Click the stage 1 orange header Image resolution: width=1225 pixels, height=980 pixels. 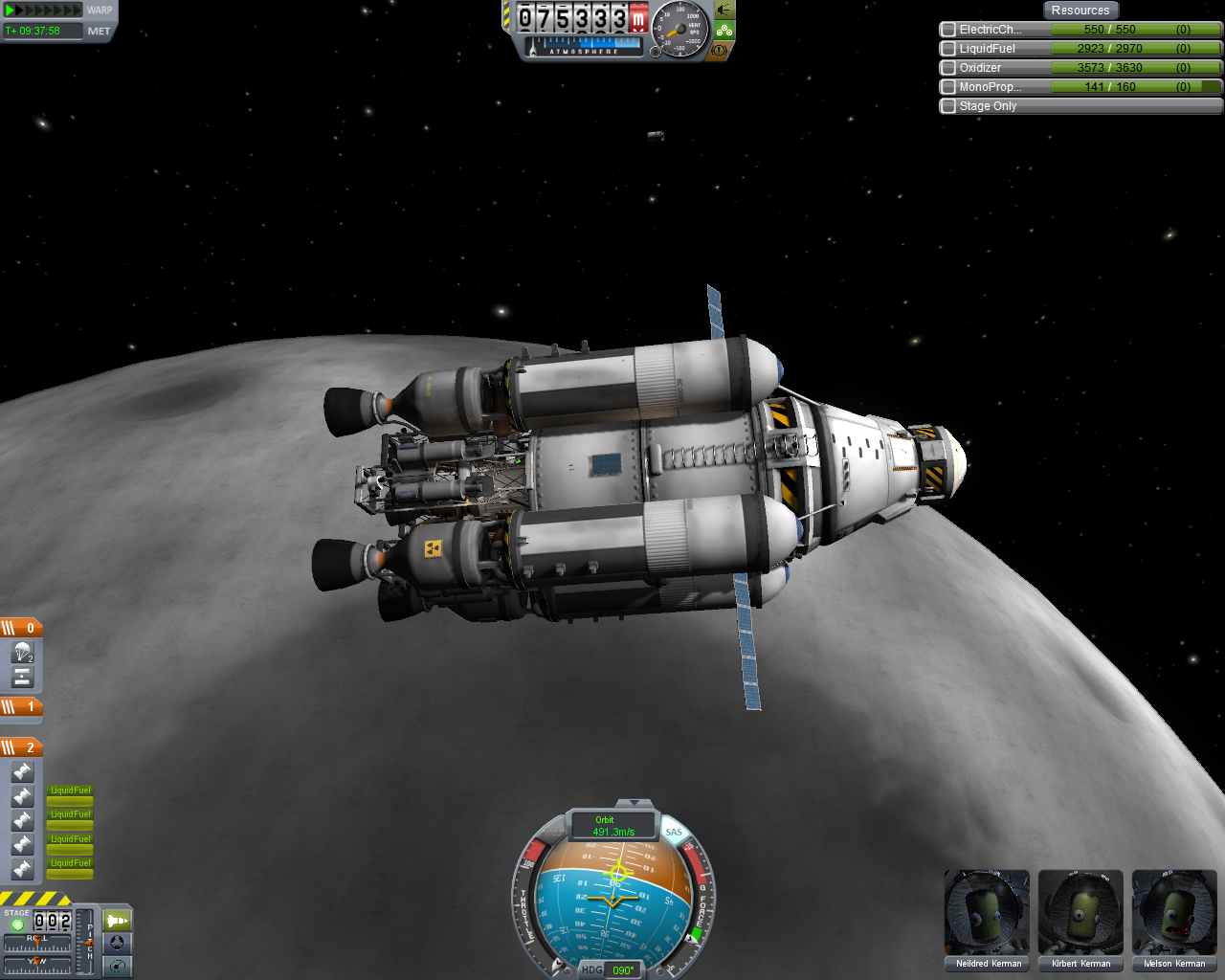coord(21,707)
